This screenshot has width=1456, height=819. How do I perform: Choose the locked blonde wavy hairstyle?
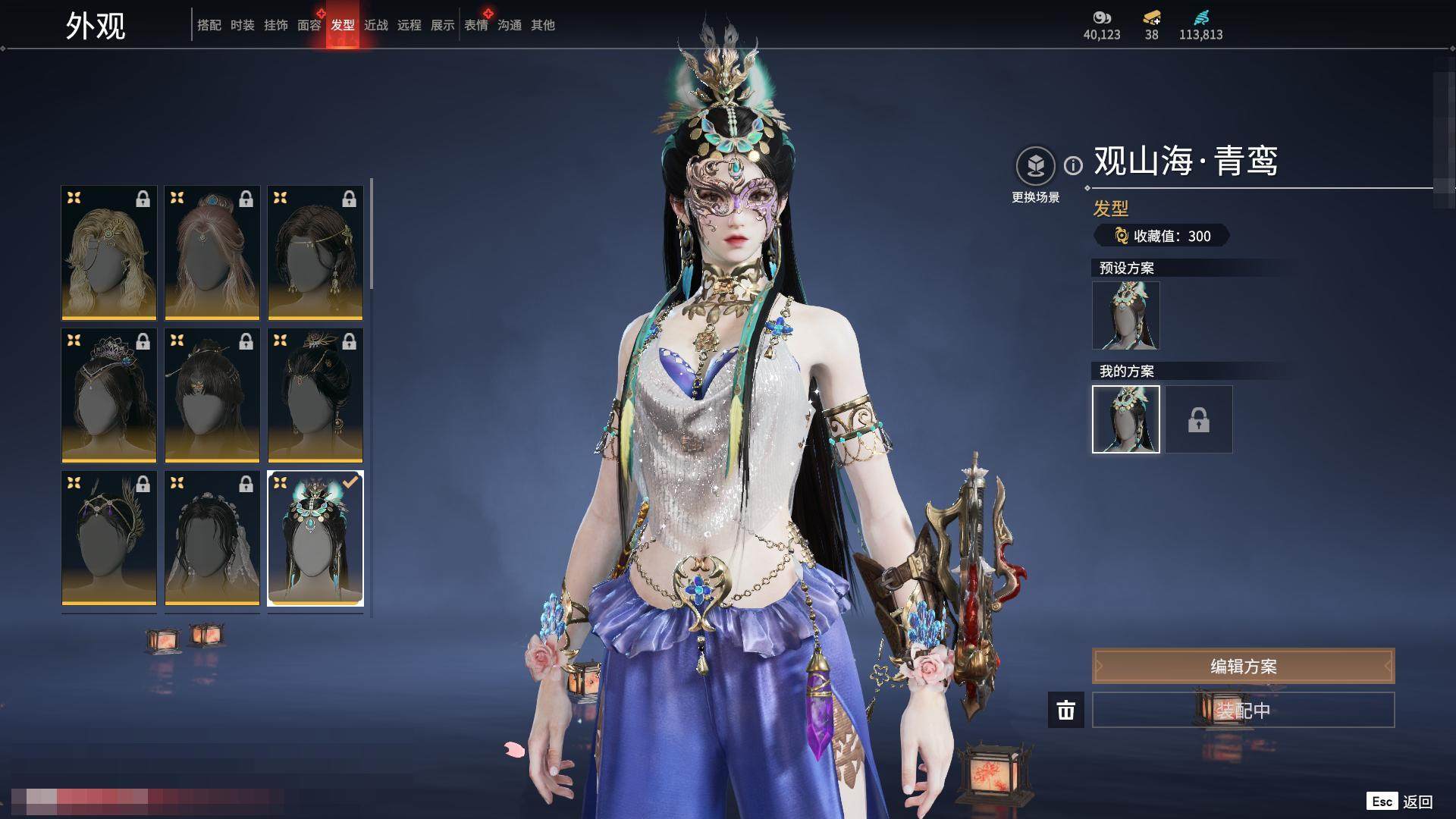point(109,253)
